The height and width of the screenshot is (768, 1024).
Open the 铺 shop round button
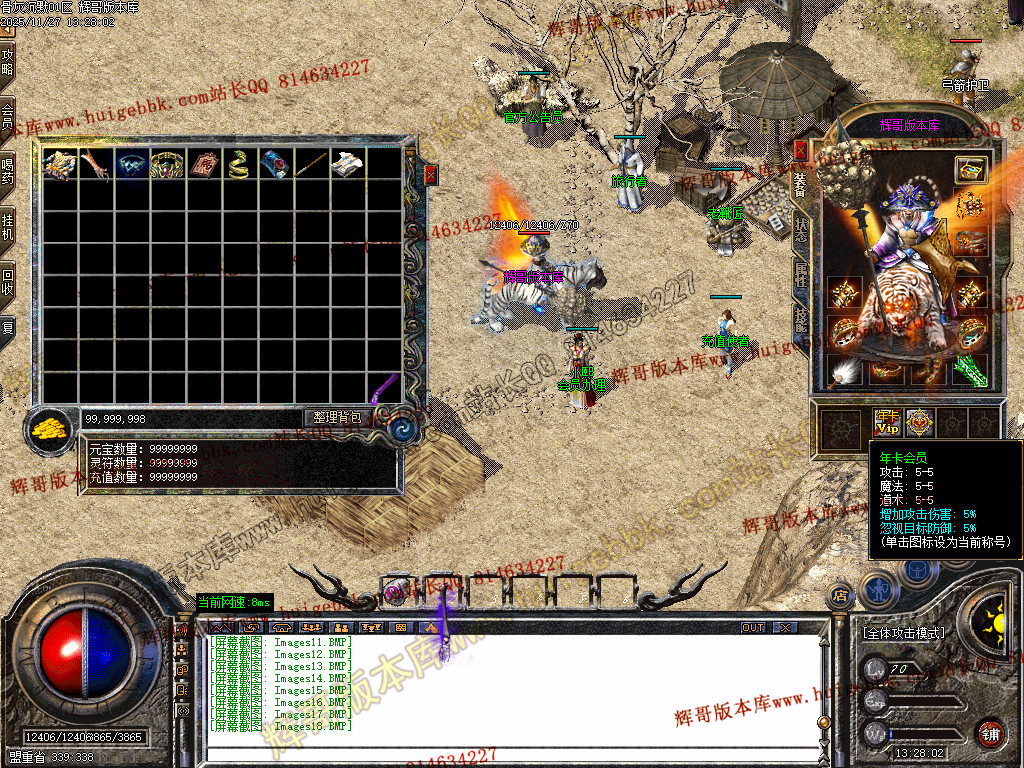[x=989, y=733]
